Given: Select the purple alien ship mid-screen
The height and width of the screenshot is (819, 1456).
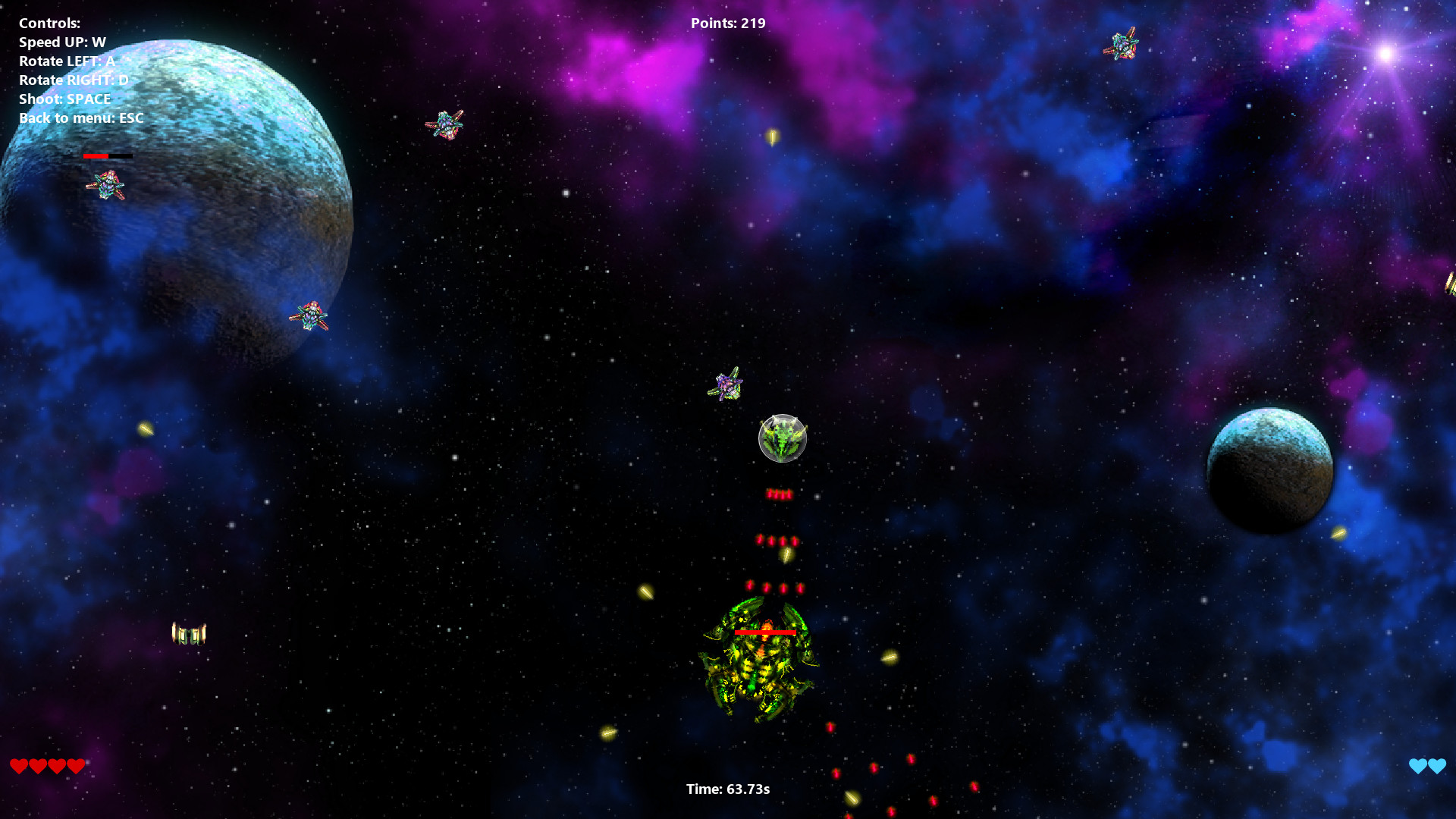Looking at the screenshot, I should pos(726,385).
